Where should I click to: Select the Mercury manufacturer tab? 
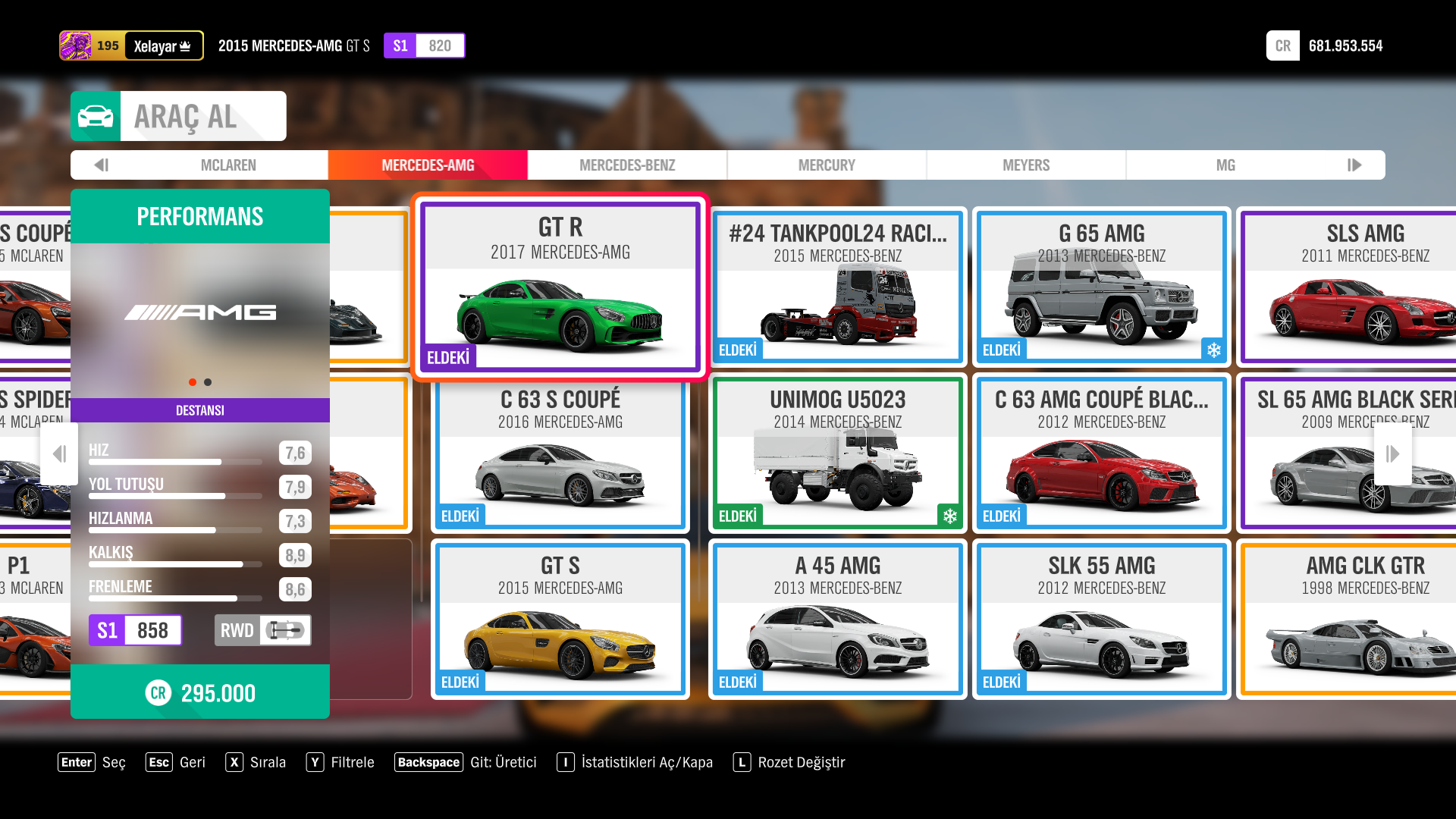coord(827,165)
